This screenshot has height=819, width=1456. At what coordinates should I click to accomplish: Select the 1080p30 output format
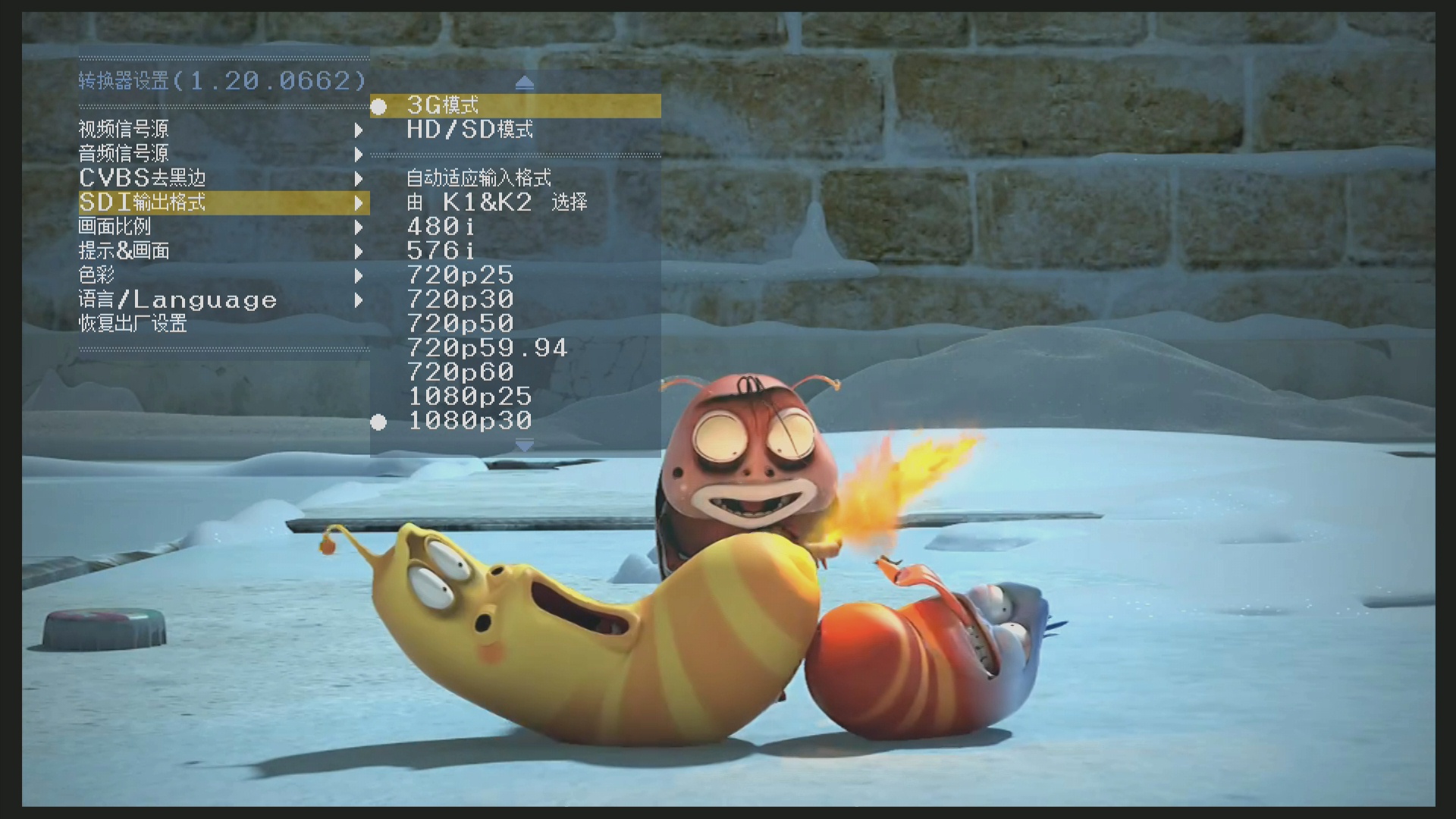tap(469, 421)
